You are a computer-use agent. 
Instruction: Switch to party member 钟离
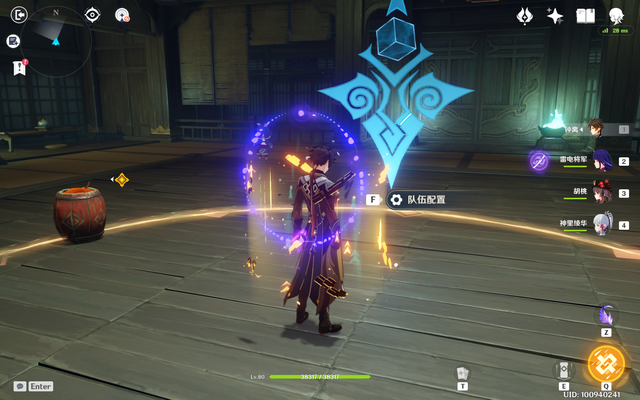593,128
